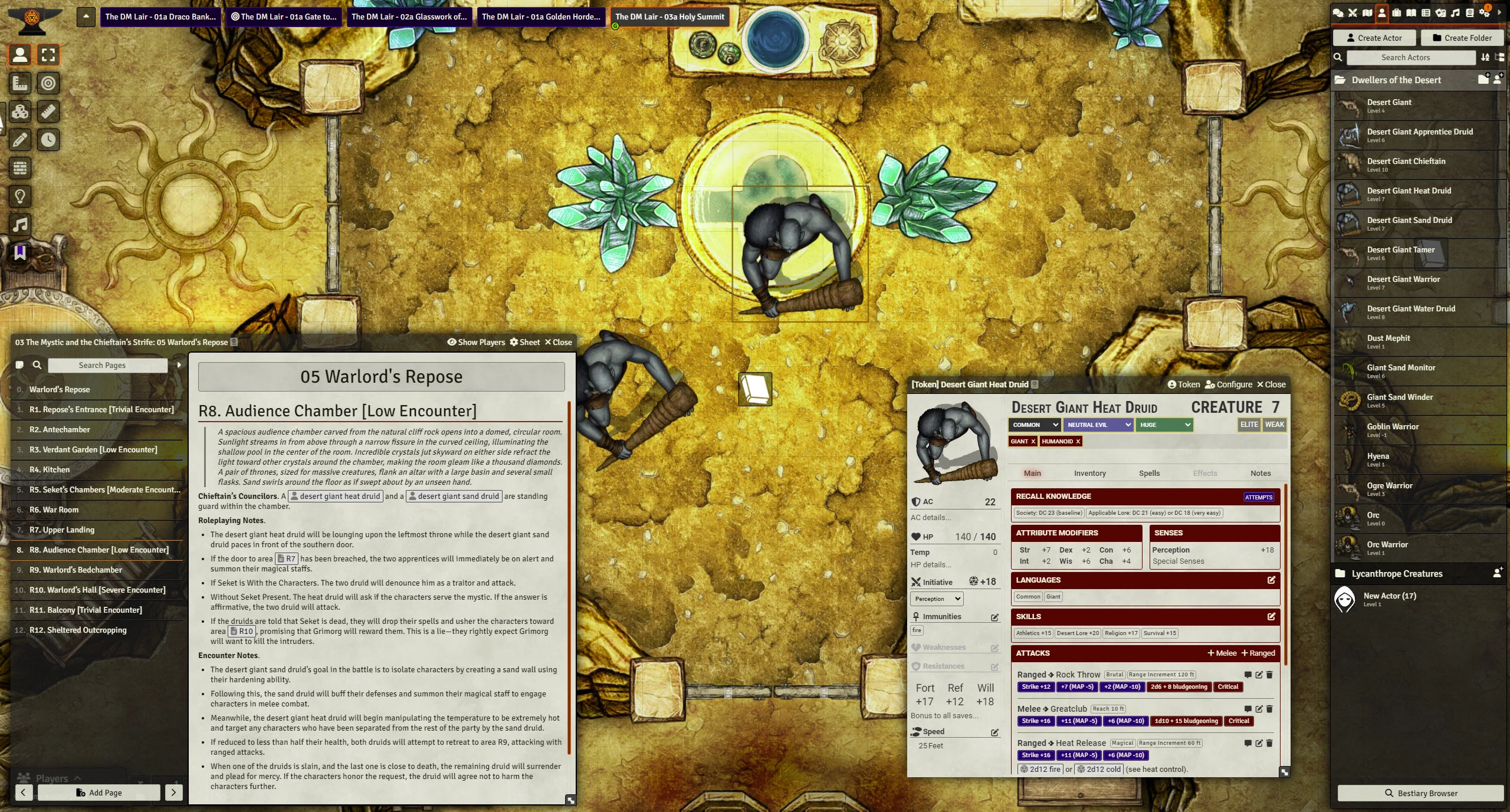The image size is (1510, 812).
Task: Select the Giant Sand Winder entry
Action: click(x=1399, y=397)
